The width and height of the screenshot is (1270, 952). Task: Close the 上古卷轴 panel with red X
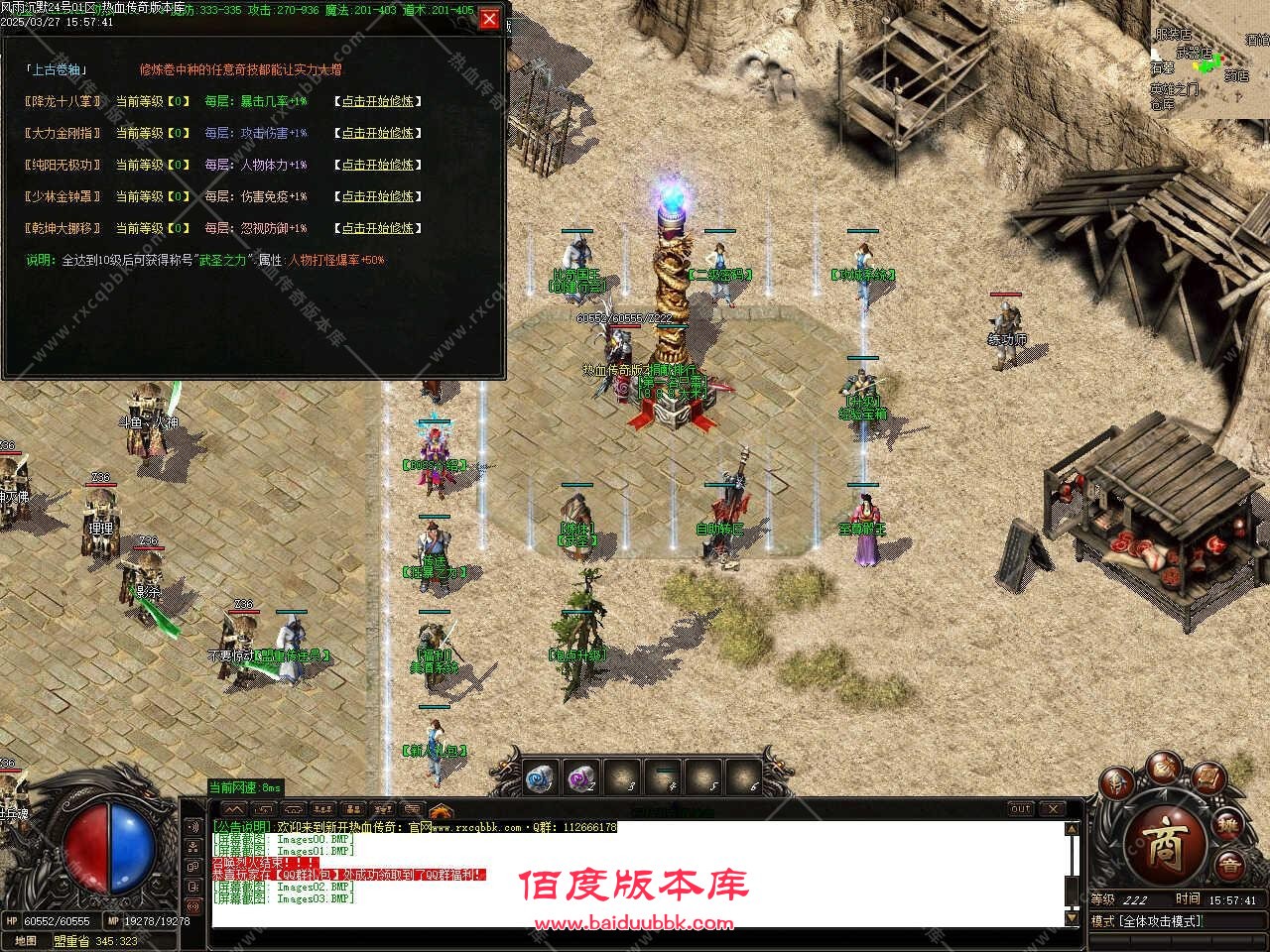click(x=489, y=17)
